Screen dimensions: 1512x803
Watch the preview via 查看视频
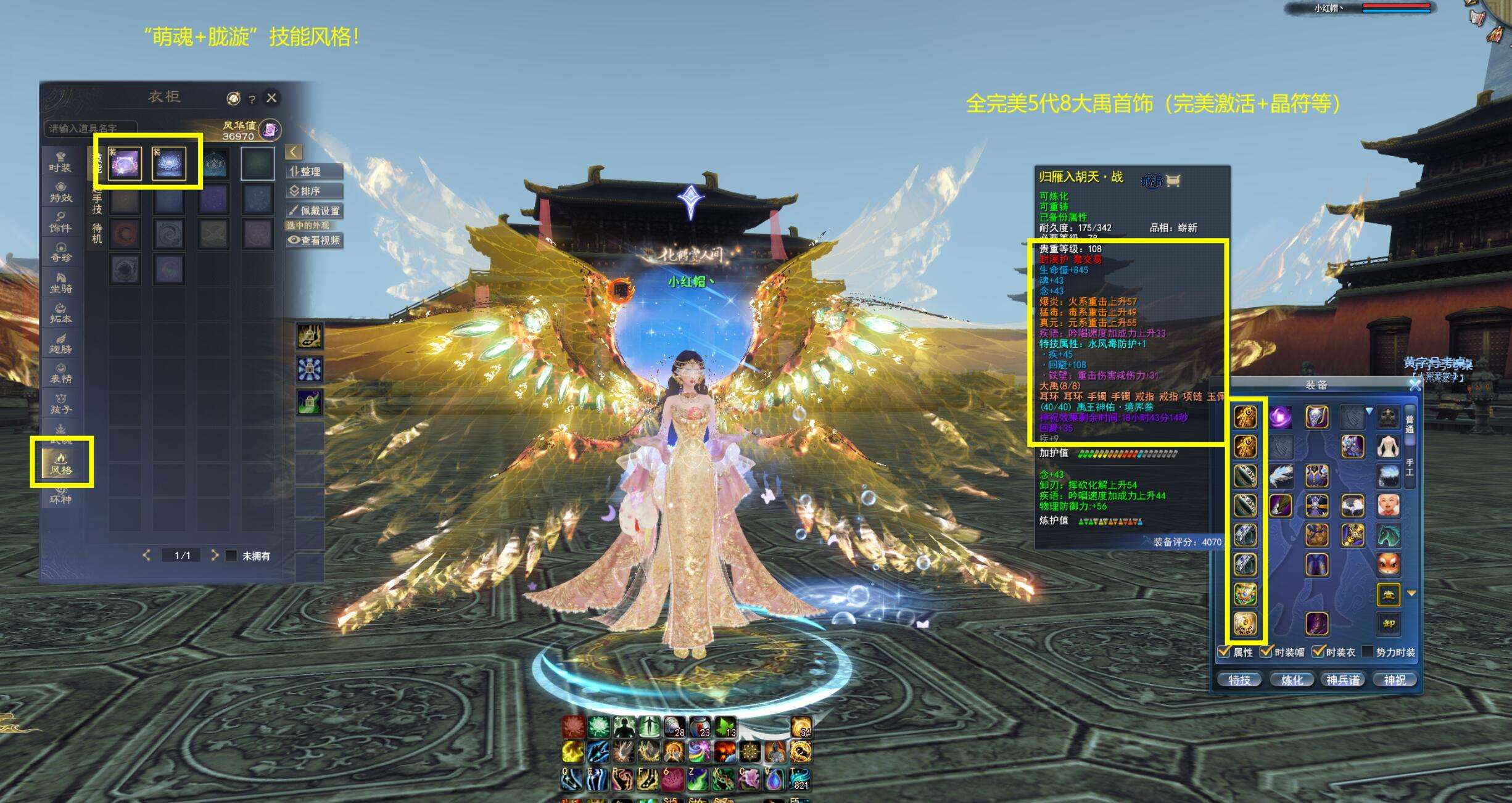tap(314, 240)
